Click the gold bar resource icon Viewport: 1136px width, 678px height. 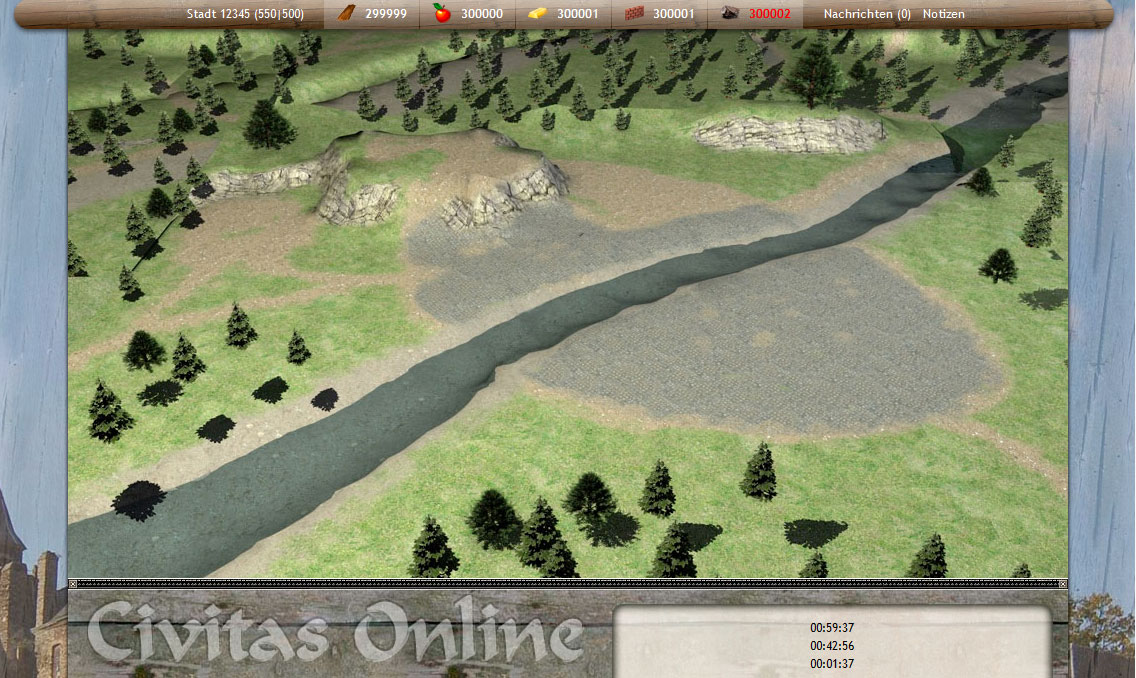coord(538,14)
